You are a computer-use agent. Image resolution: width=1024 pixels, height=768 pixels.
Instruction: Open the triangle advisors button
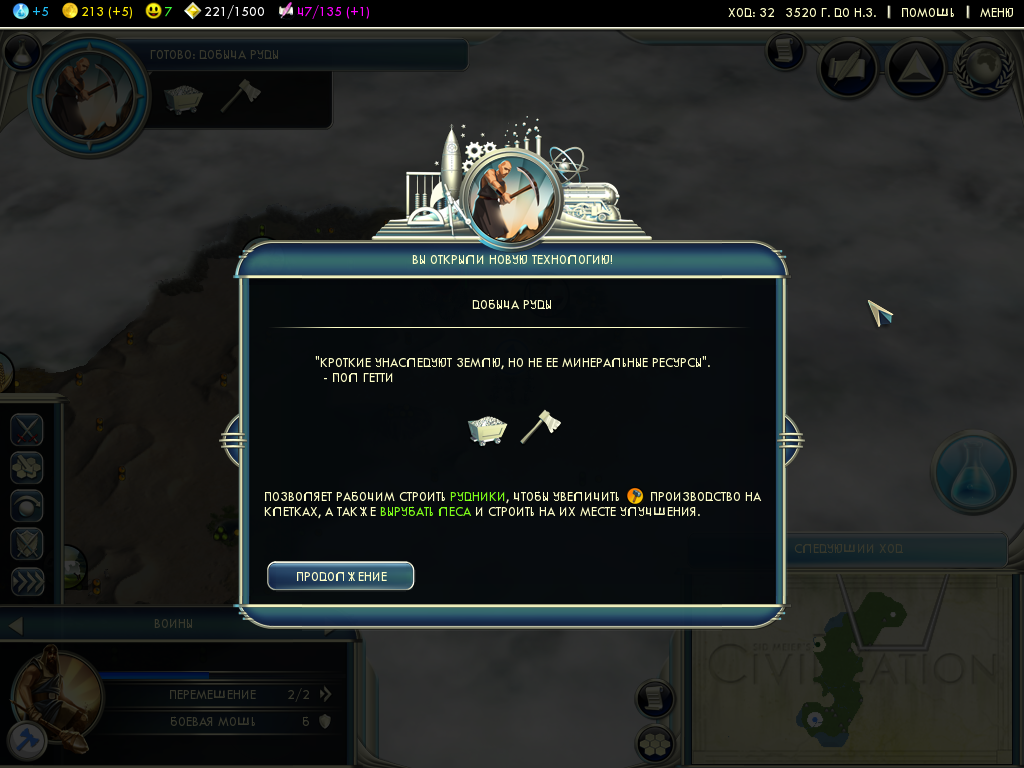(916, 70)
